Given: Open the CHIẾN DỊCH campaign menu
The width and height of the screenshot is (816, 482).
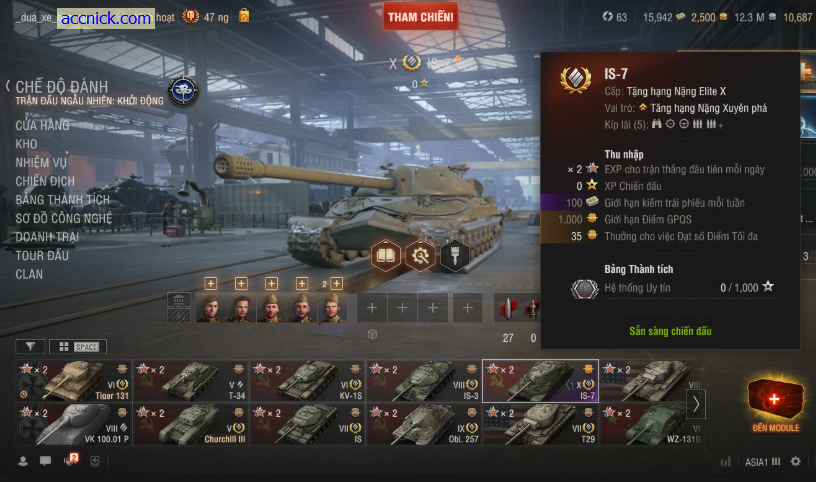Looking at the screenshot, I should pos(45,181).
